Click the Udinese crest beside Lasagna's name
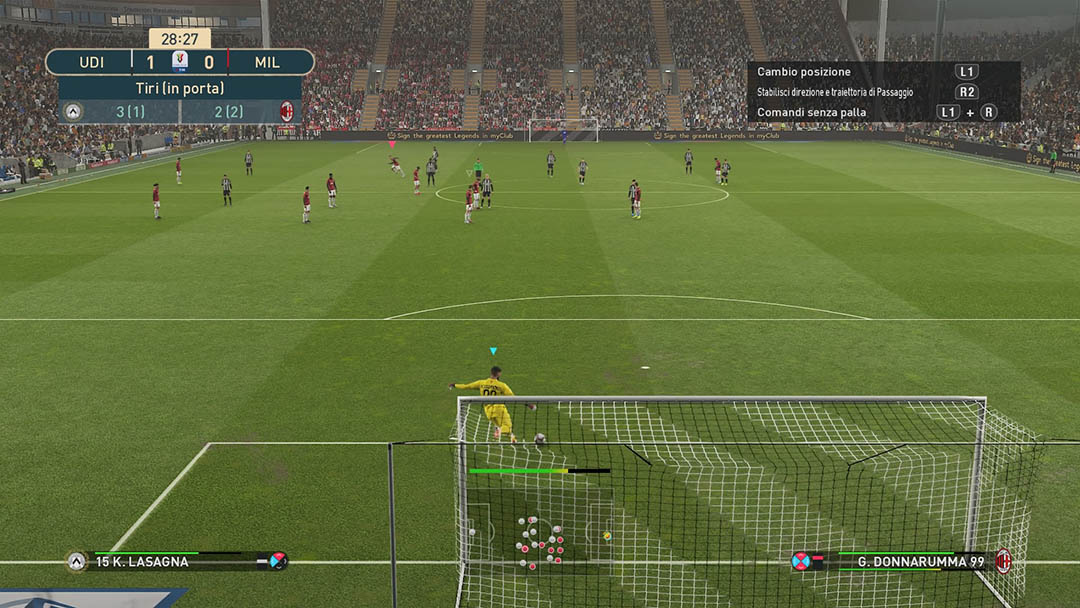The width and height of the screenshot is (1080, 608). click(77, 562)
